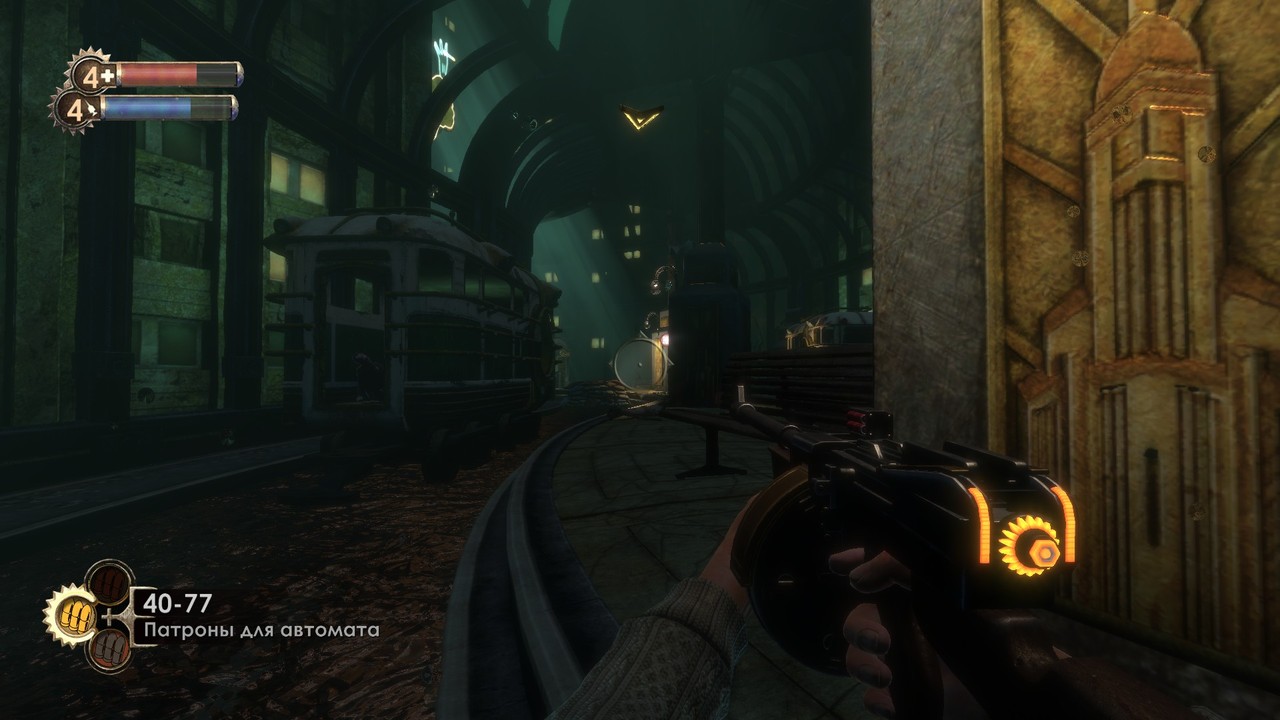
Task: Click the golden objective arrow marker
Action: (640, 118)
